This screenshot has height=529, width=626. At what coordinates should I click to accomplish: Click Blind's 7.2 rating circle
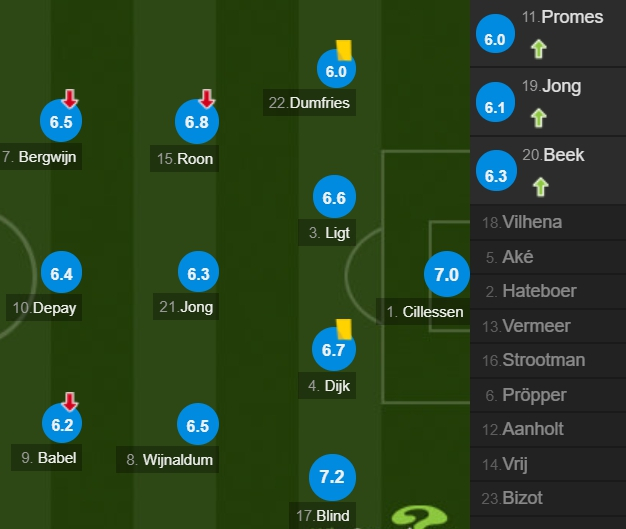tap(331, 477)
